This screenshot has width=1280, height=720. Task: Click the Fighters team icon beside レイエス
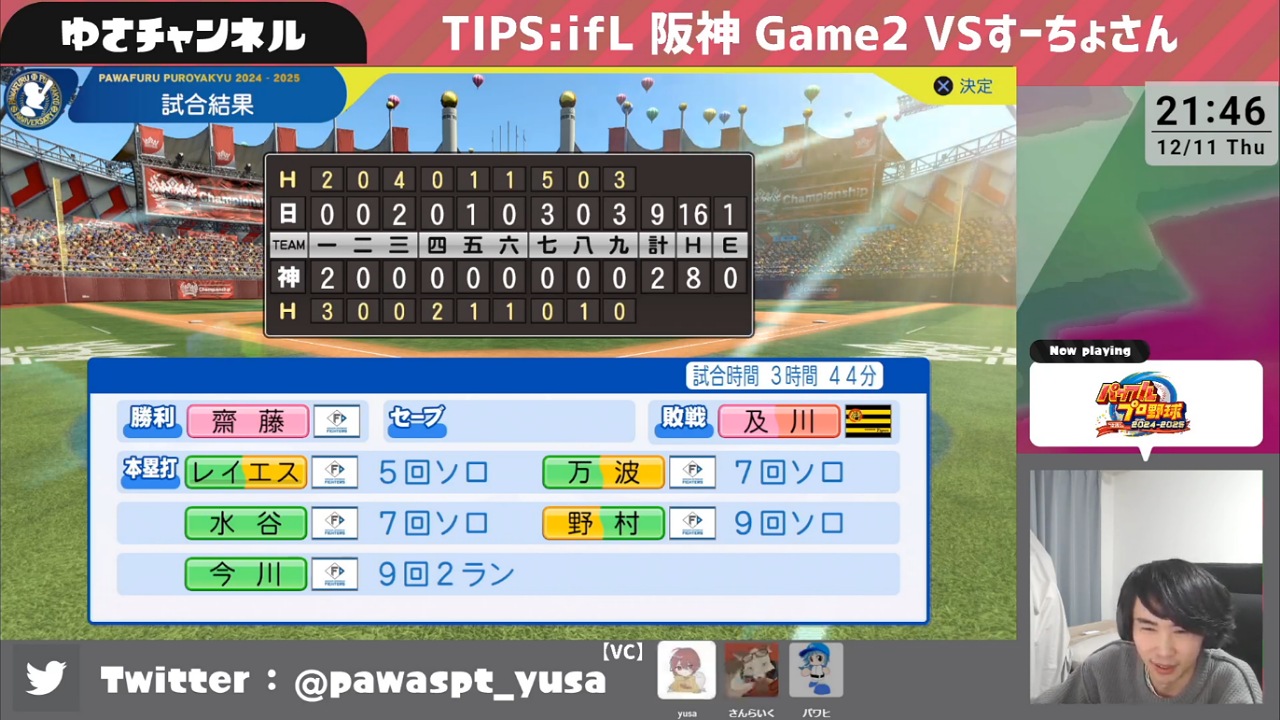click(x=335, y=472)
